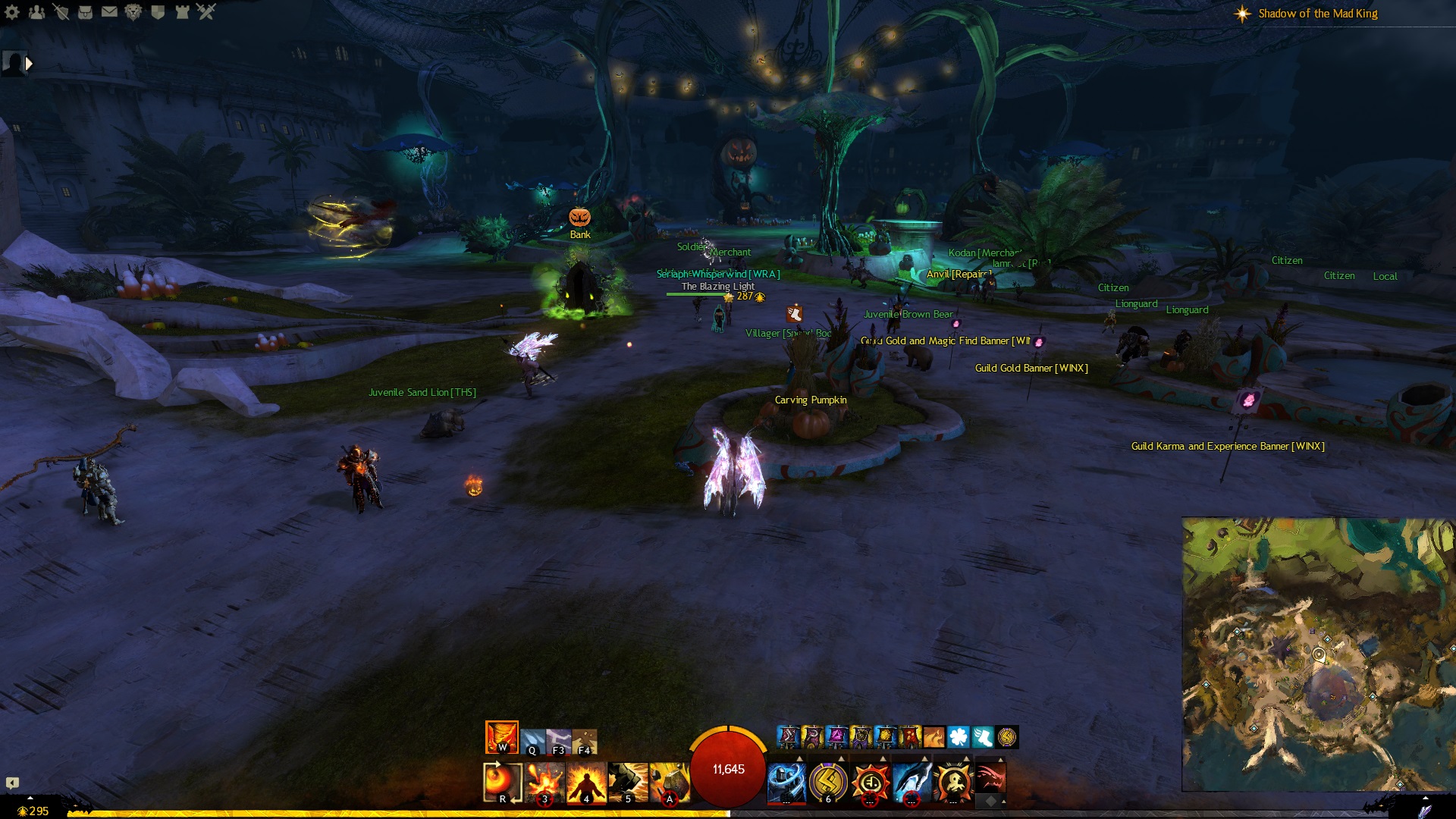This screenshot has height=819, width=1456.
Task: Activate the golden glyph utility skill
Action: coord(828,782)
